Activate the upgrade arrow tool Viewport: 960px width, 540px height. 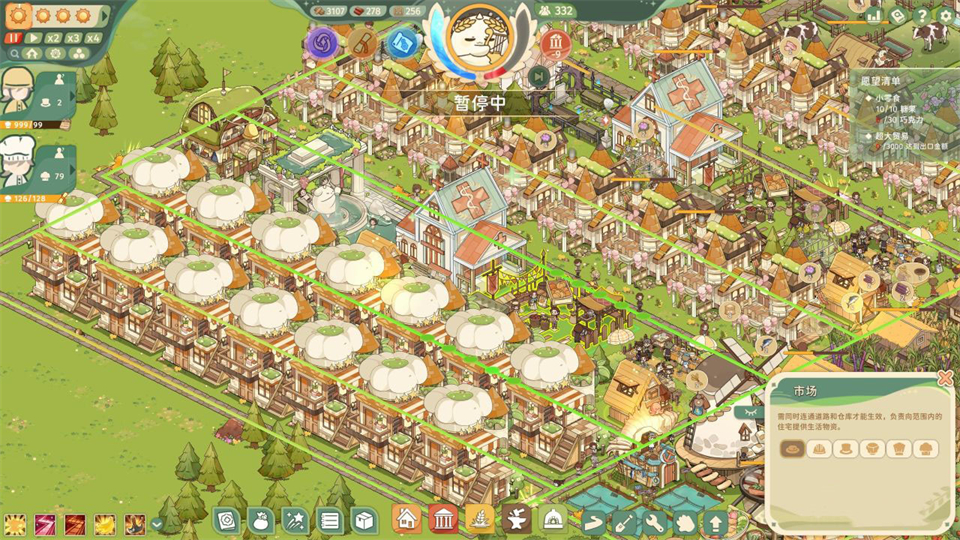(x=716, y=521)
